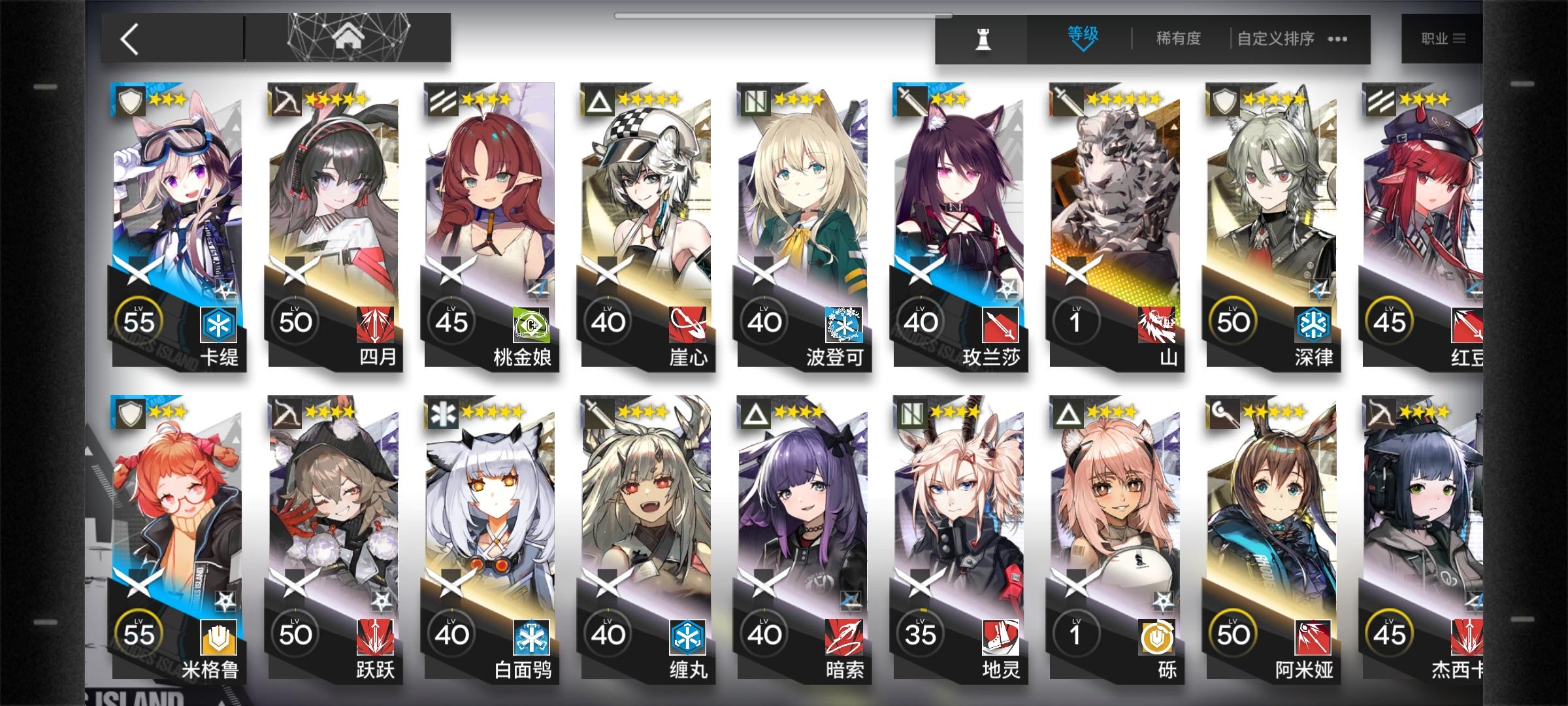1568x706 pixels.
Task: Click the home network icon at the top
Action: [x=351, y=37]
